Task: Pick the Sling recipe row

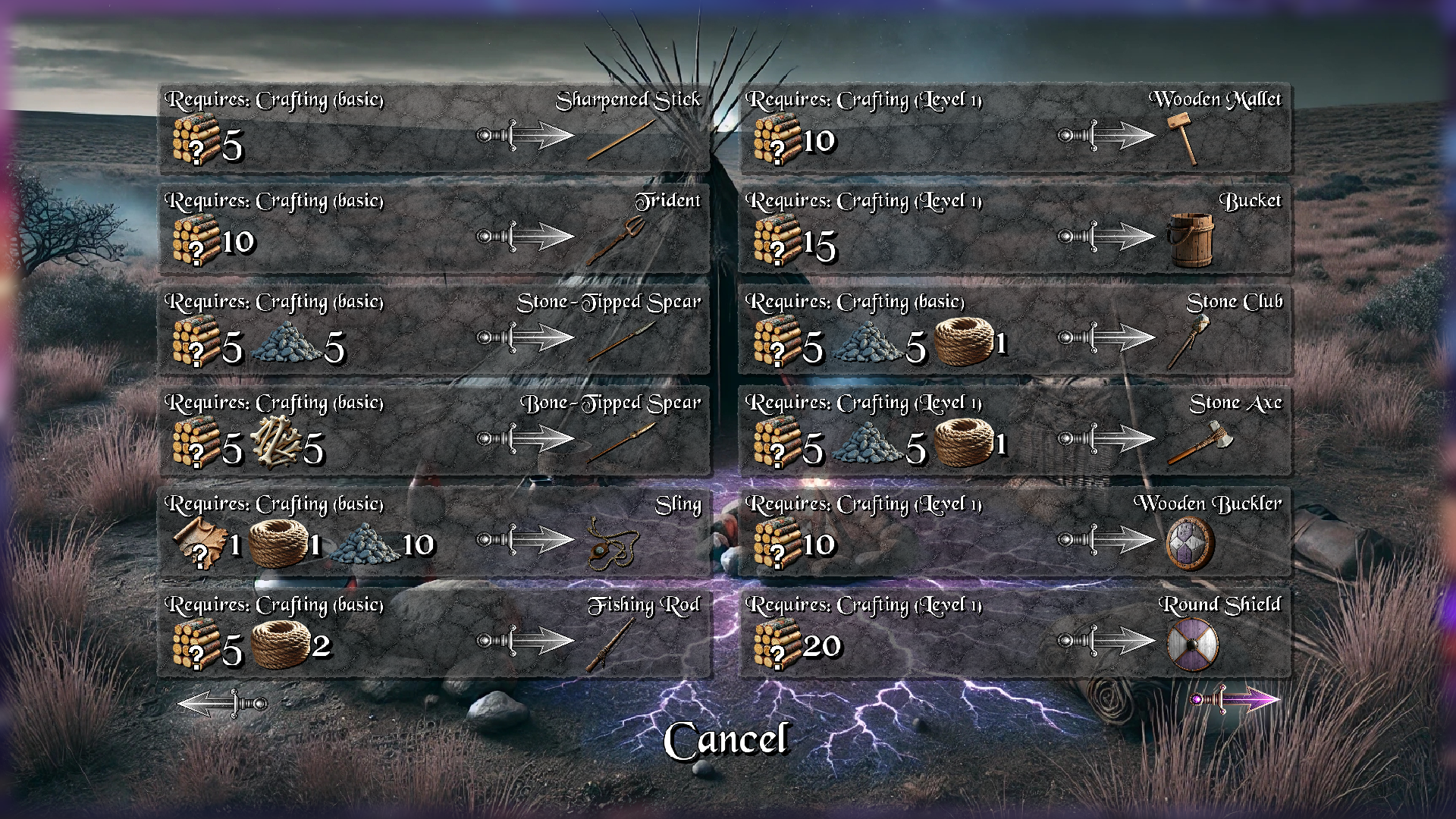Action: [x=434, y=532]
